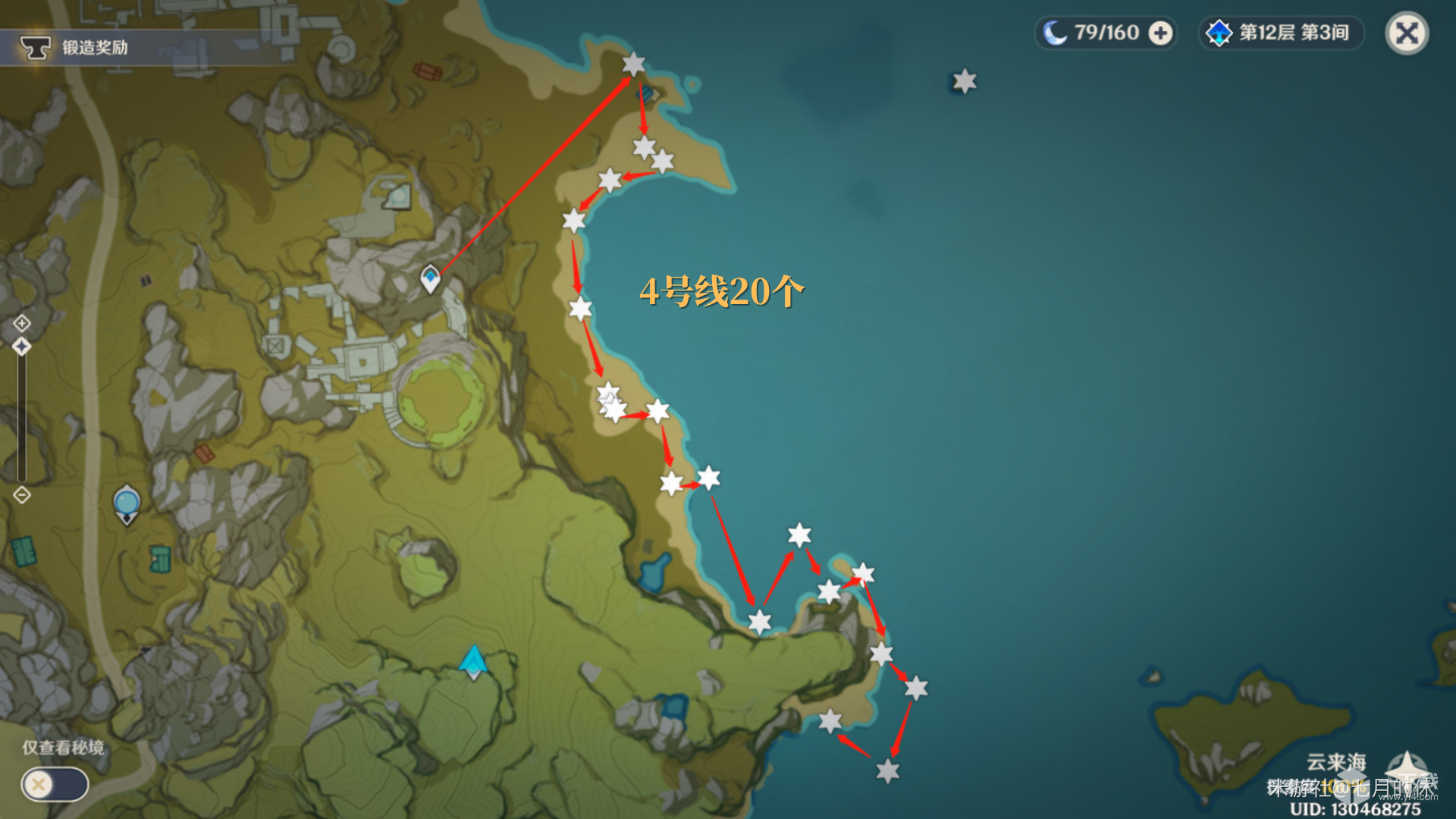Select the Statue of the Seven marker

(x=127, y=504)
